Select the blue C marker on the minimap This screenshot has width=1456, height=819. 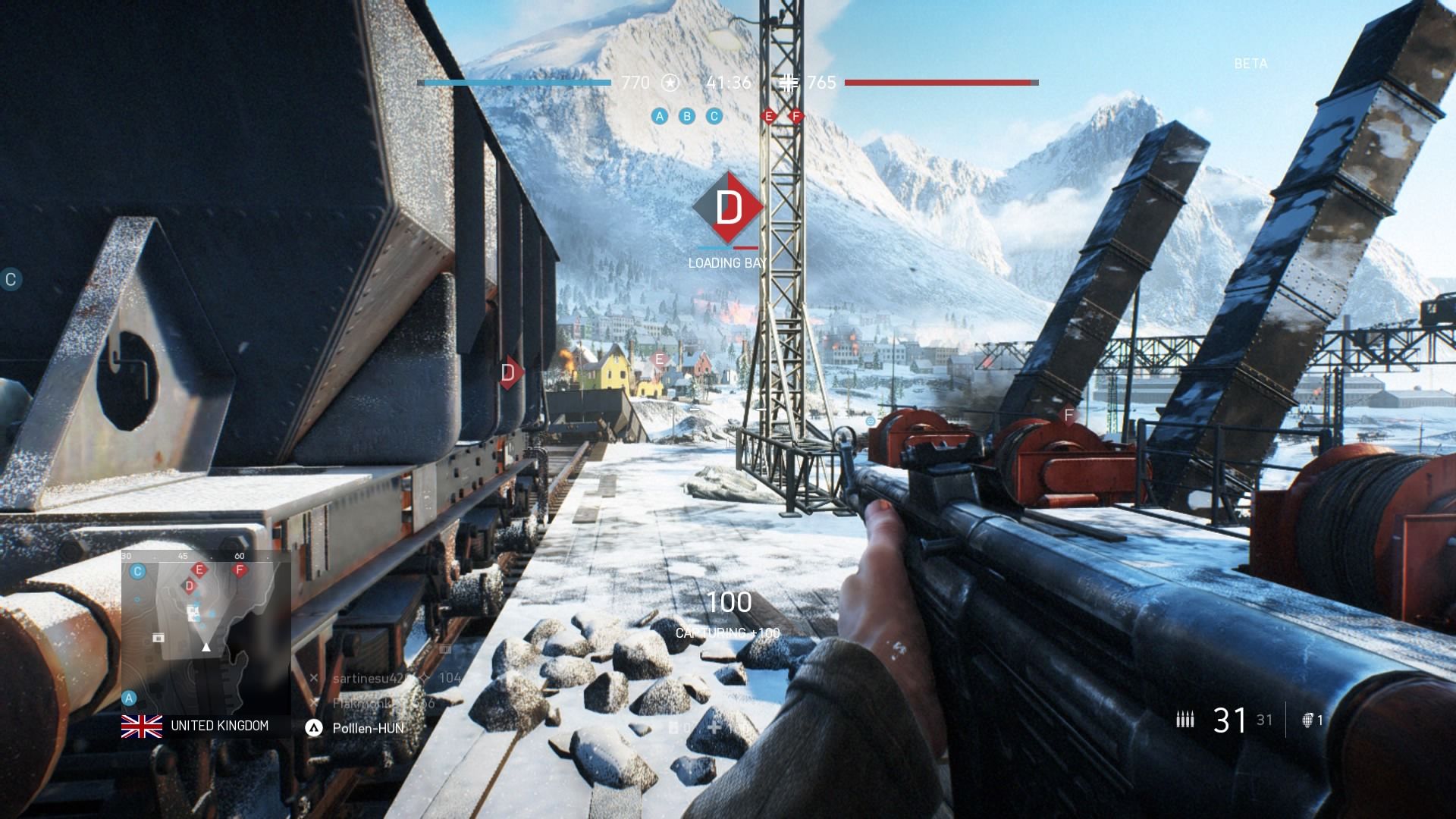tap(137, 571)
